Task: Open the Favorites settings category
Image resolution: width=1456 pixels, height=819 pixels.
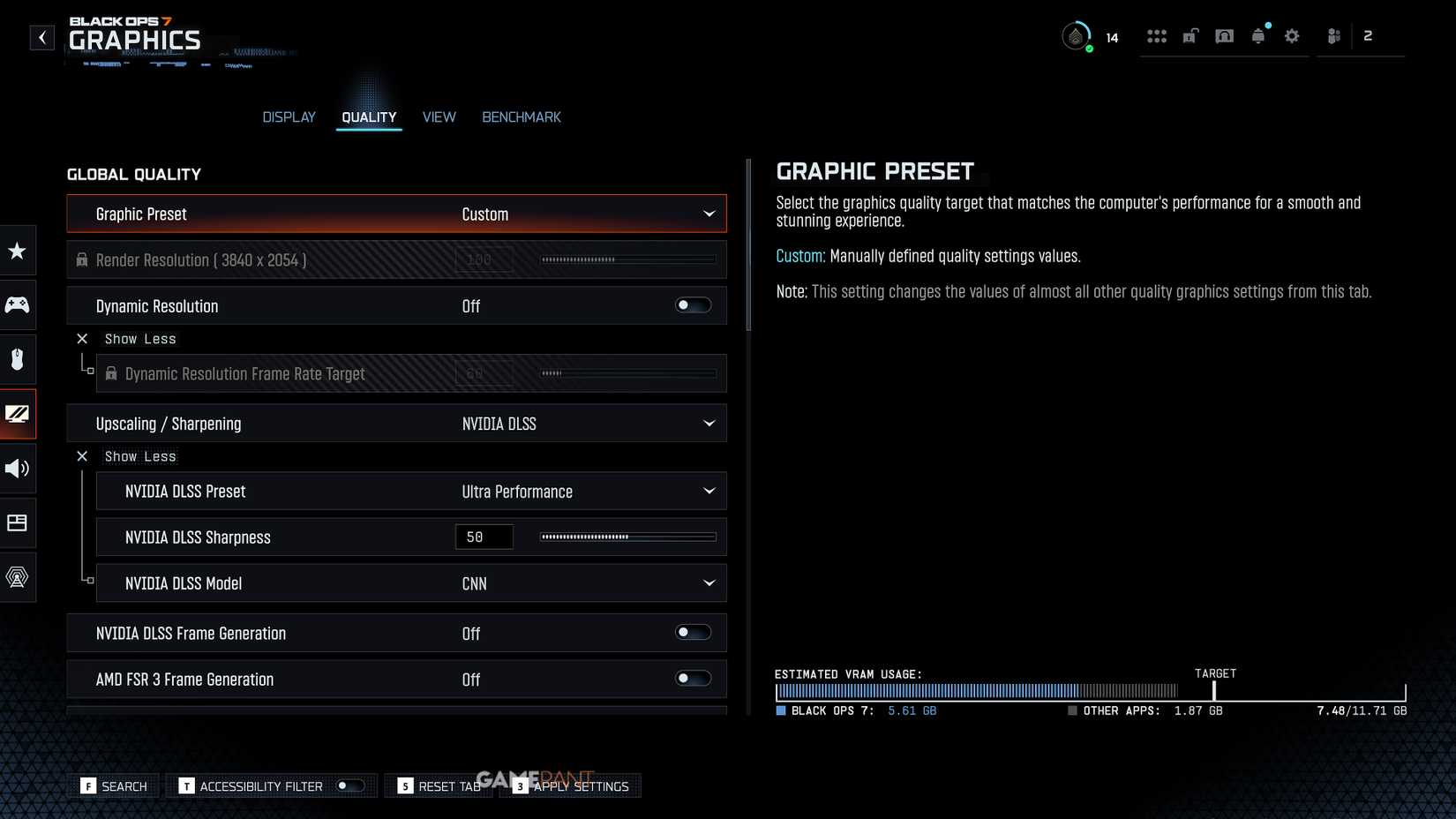Action: click(x=18, y=251)
